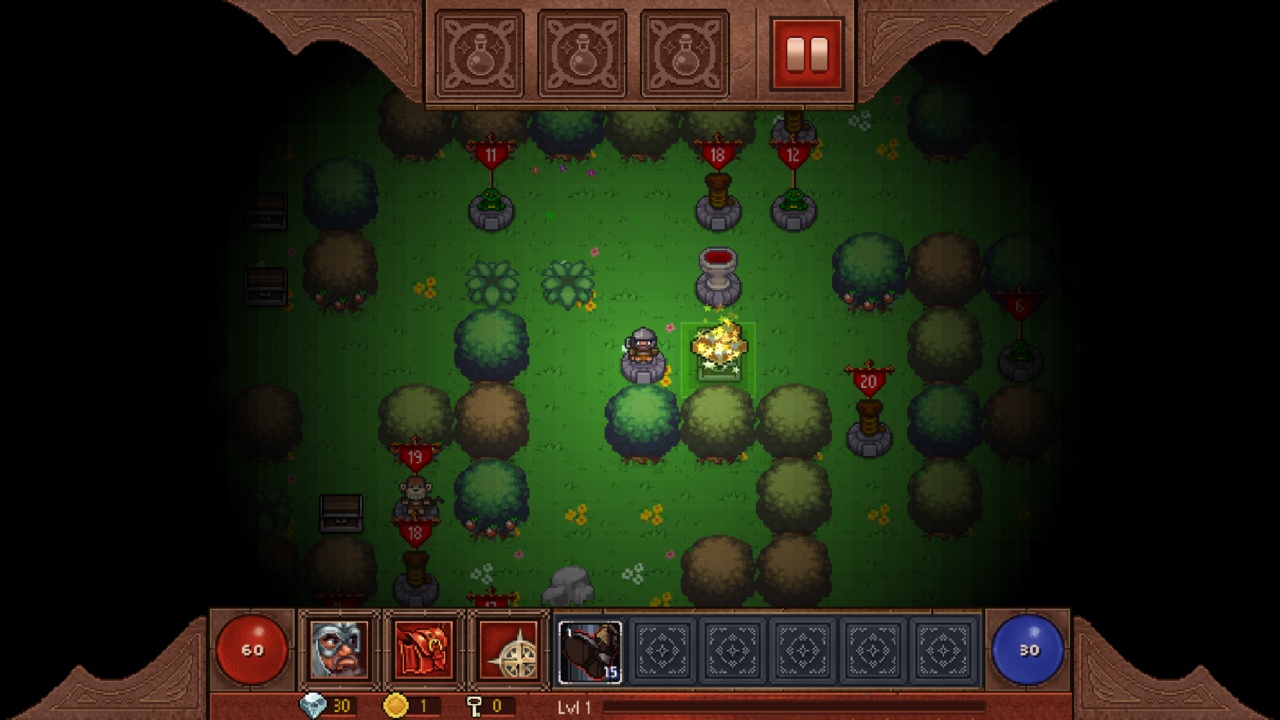Open the compass icon in the bottom bar
This screenshot has width=1280, height=720.
[x=506, y=650]
